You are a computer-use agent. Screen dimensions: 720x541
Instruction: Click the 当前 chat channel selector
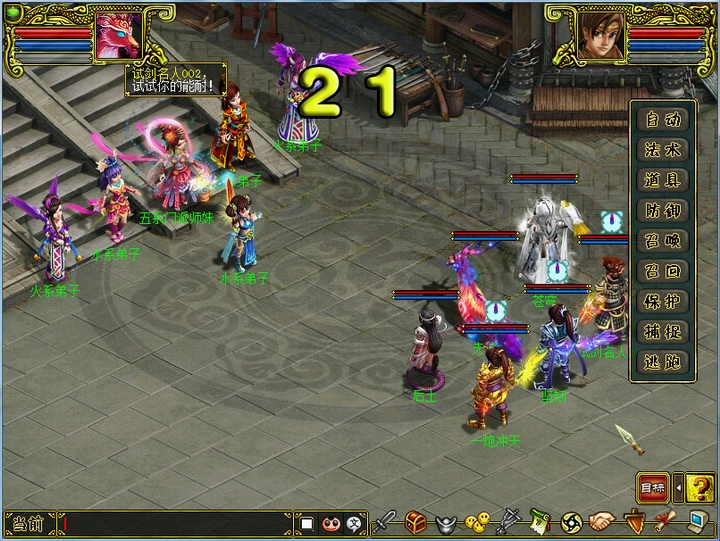coord(27,523)
